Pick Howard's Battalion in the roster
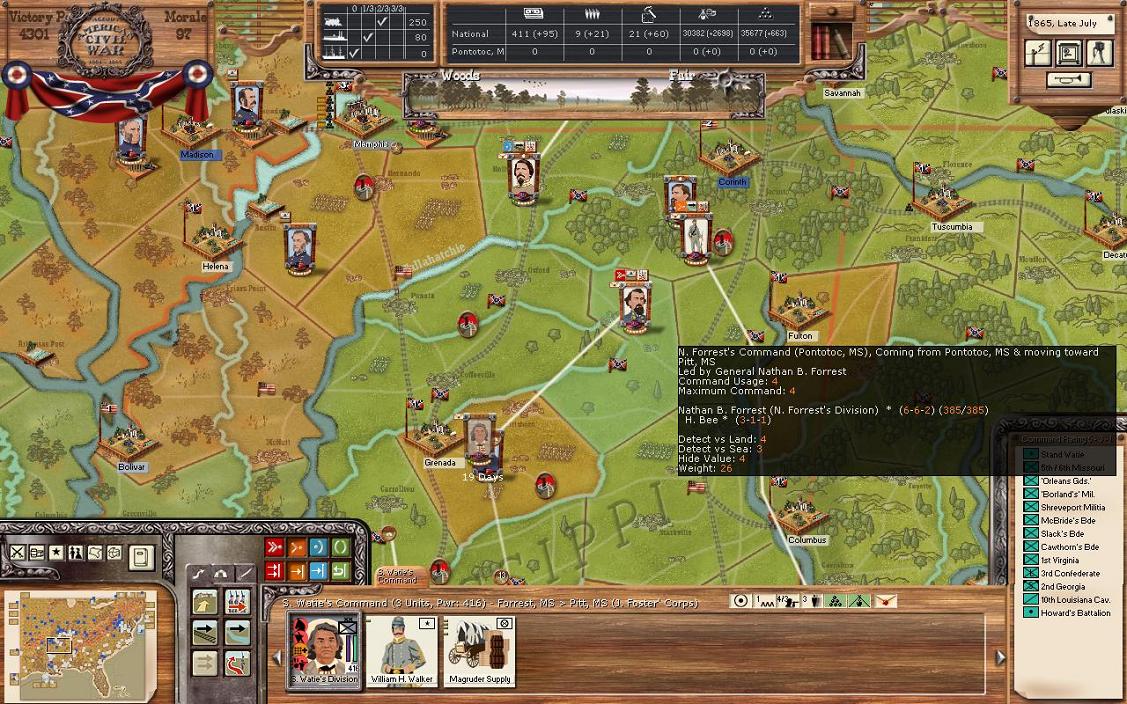The image size is (1127, 704). (x=1075, y=612)
